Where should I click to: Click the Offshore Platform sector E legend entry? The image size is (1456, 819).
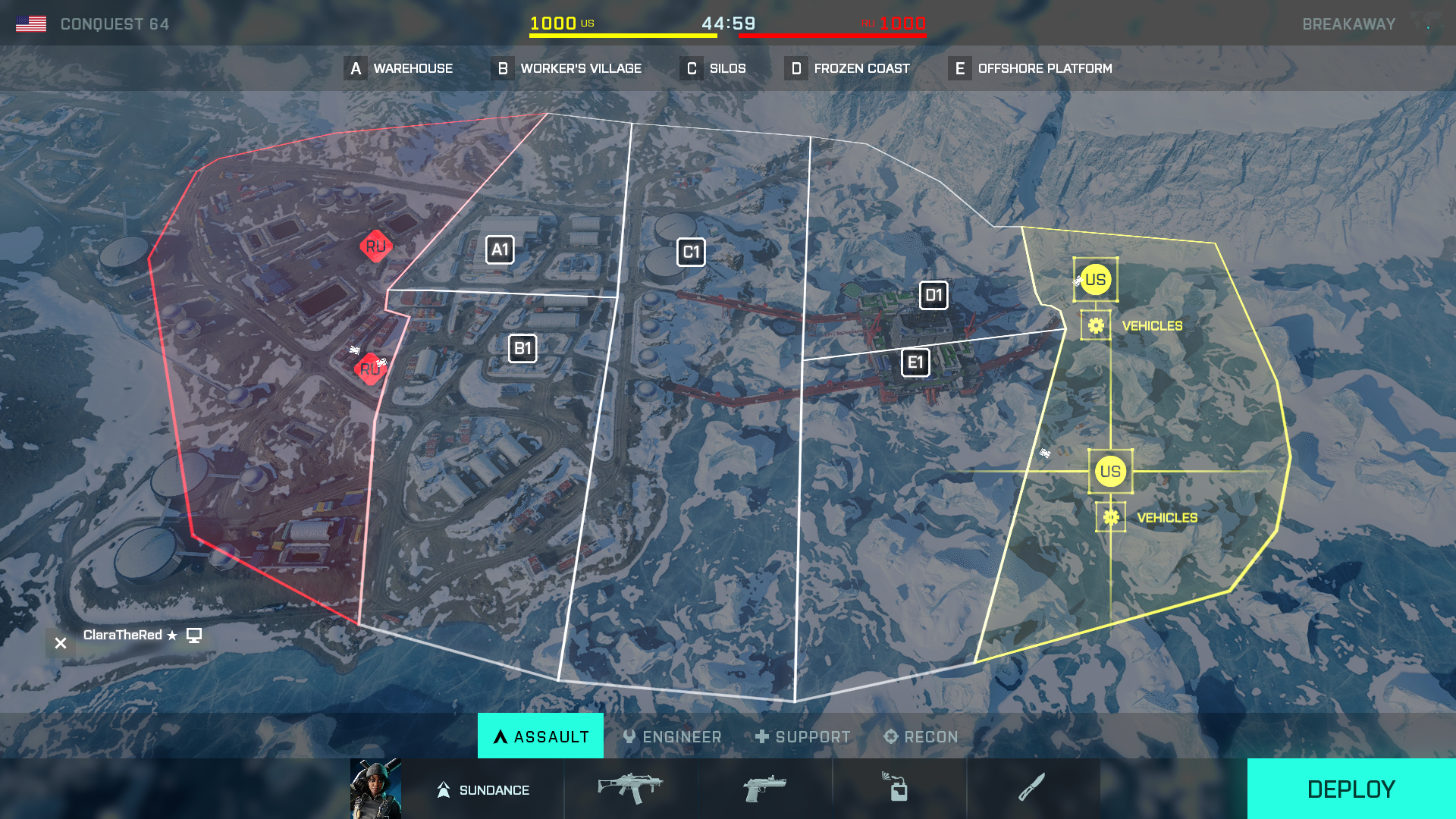coord(1031,68)
